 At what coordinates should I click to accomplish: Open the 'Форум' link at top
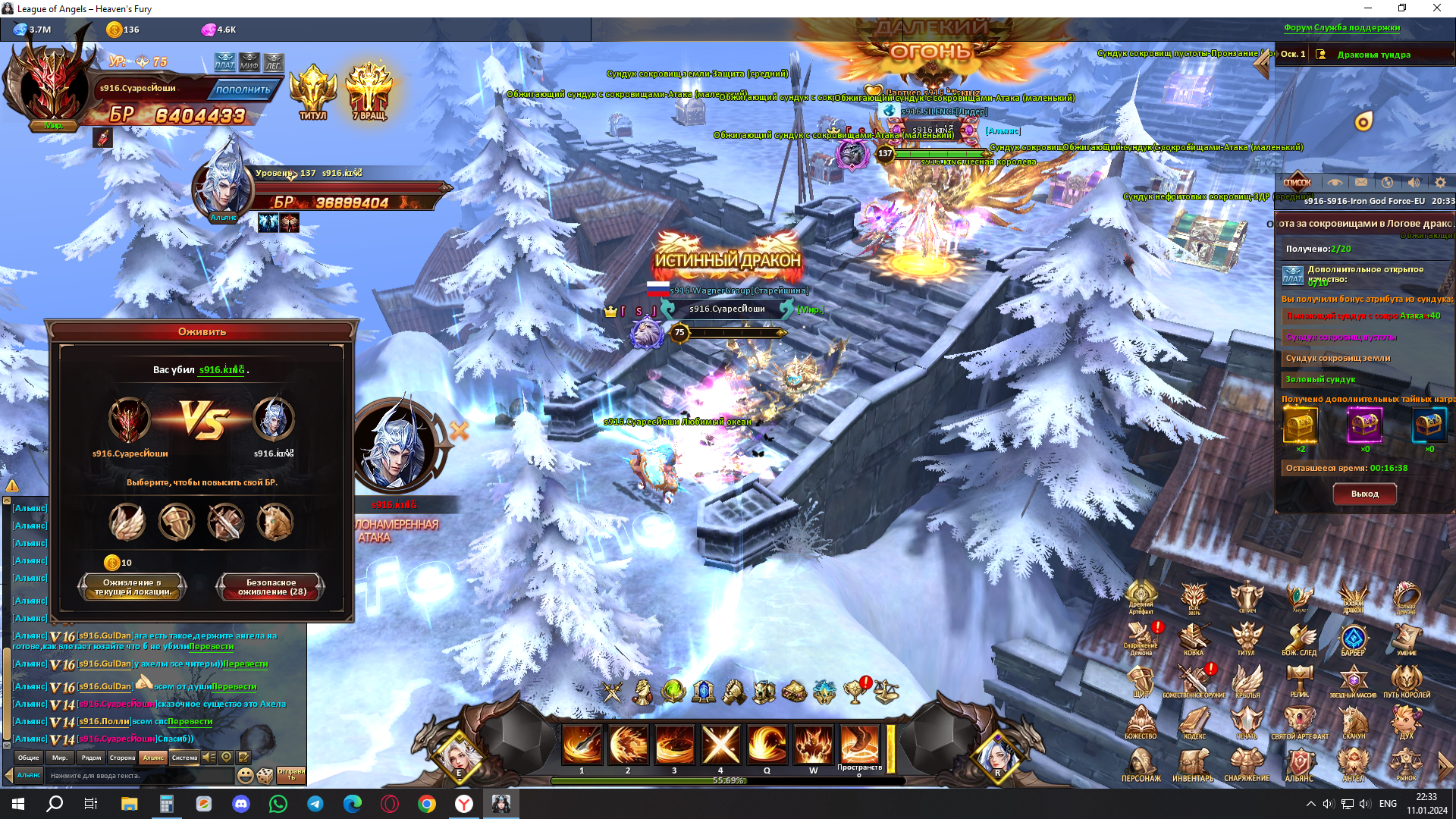(1298, 28)
